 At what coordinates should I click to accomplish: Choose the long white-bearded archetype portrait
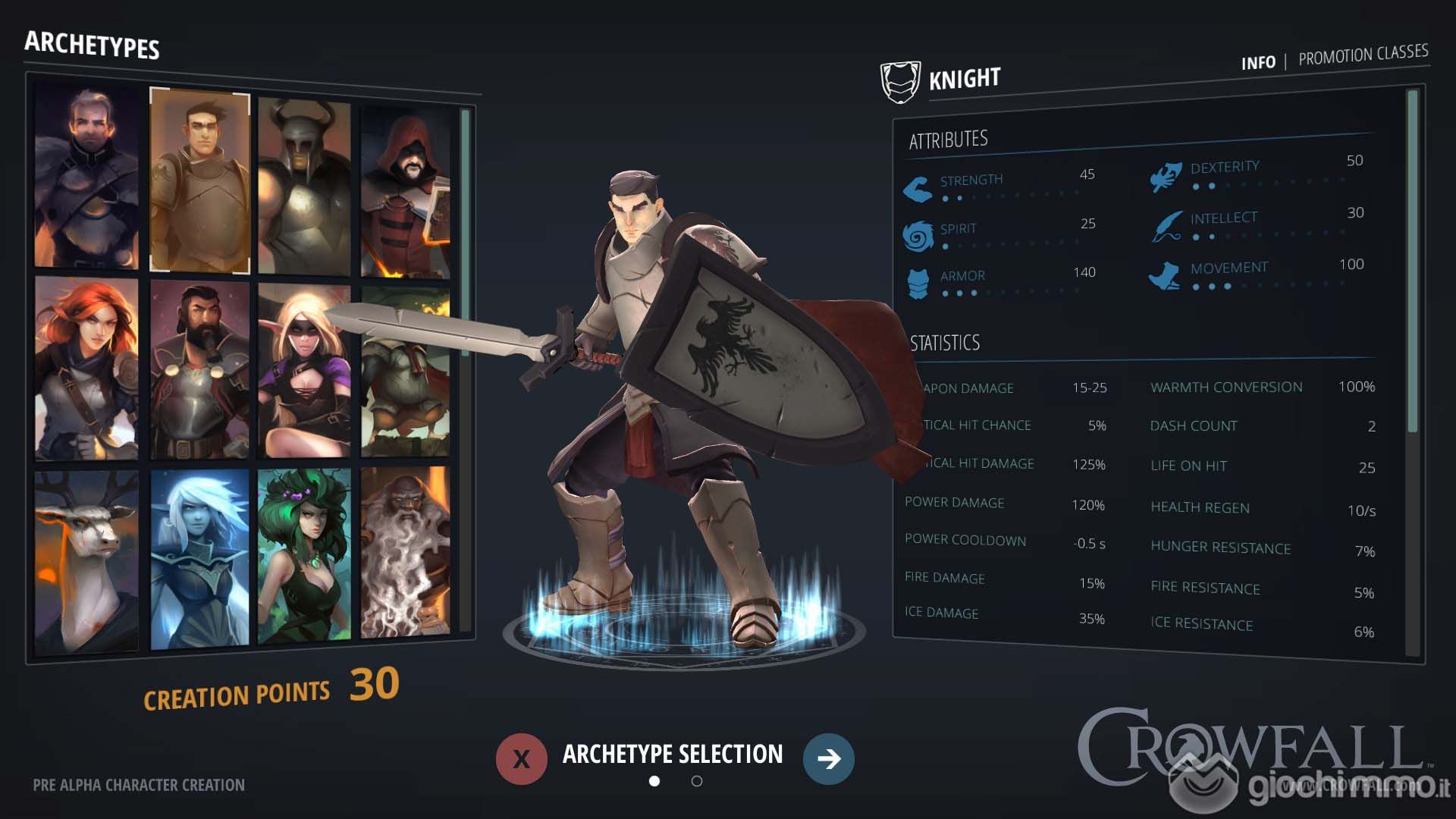(405, 552)
